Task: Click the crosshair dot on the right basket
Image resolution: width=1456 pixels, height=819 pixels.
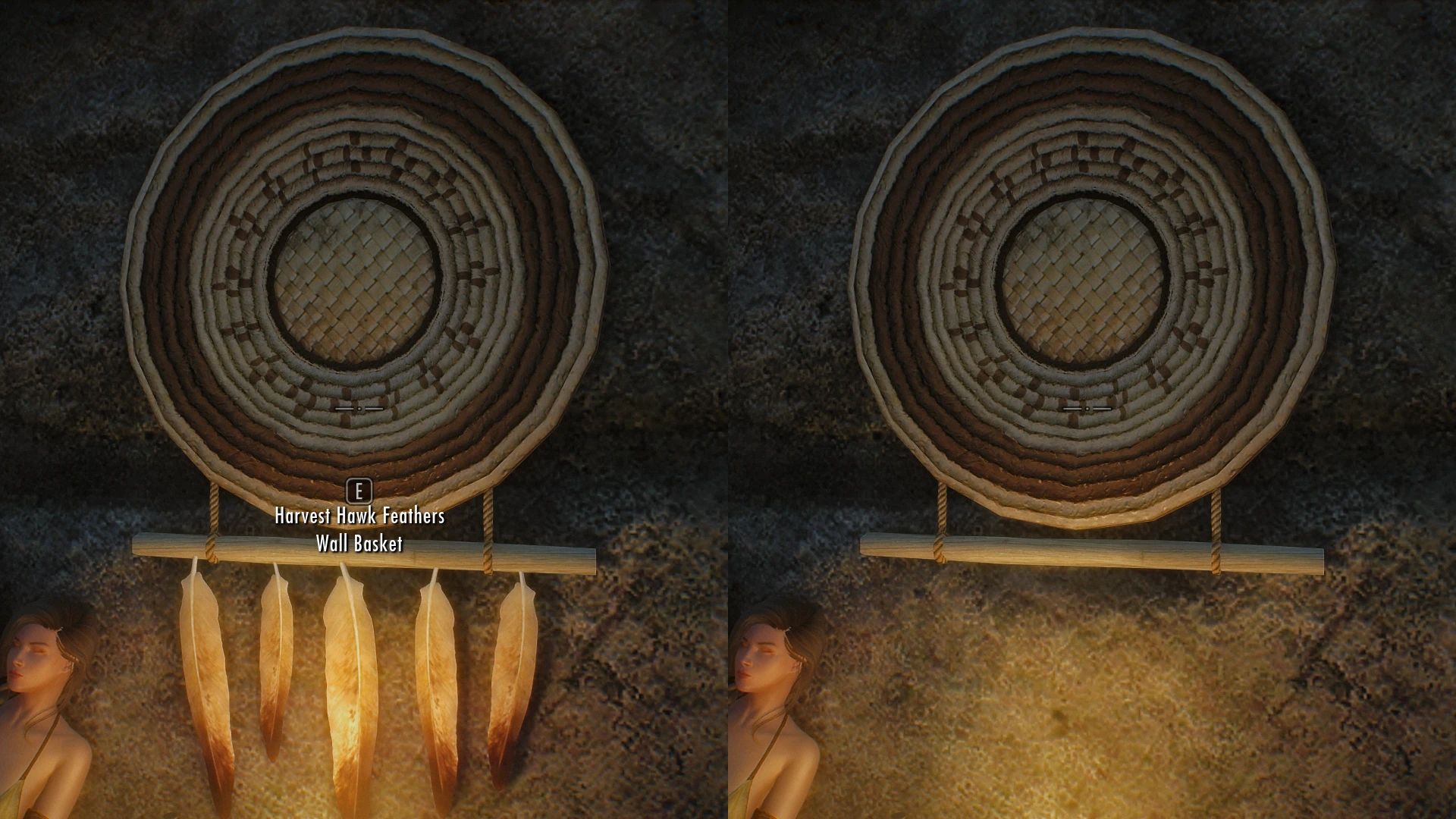Action: tap(1087, 408)
